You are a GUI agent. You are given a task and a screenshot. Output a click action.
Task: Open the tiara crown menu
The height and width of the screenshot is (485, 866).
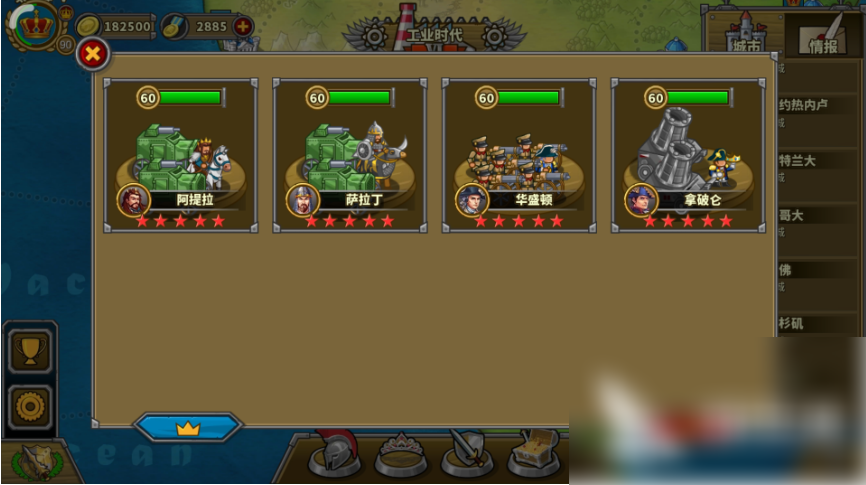coord(401,455)
